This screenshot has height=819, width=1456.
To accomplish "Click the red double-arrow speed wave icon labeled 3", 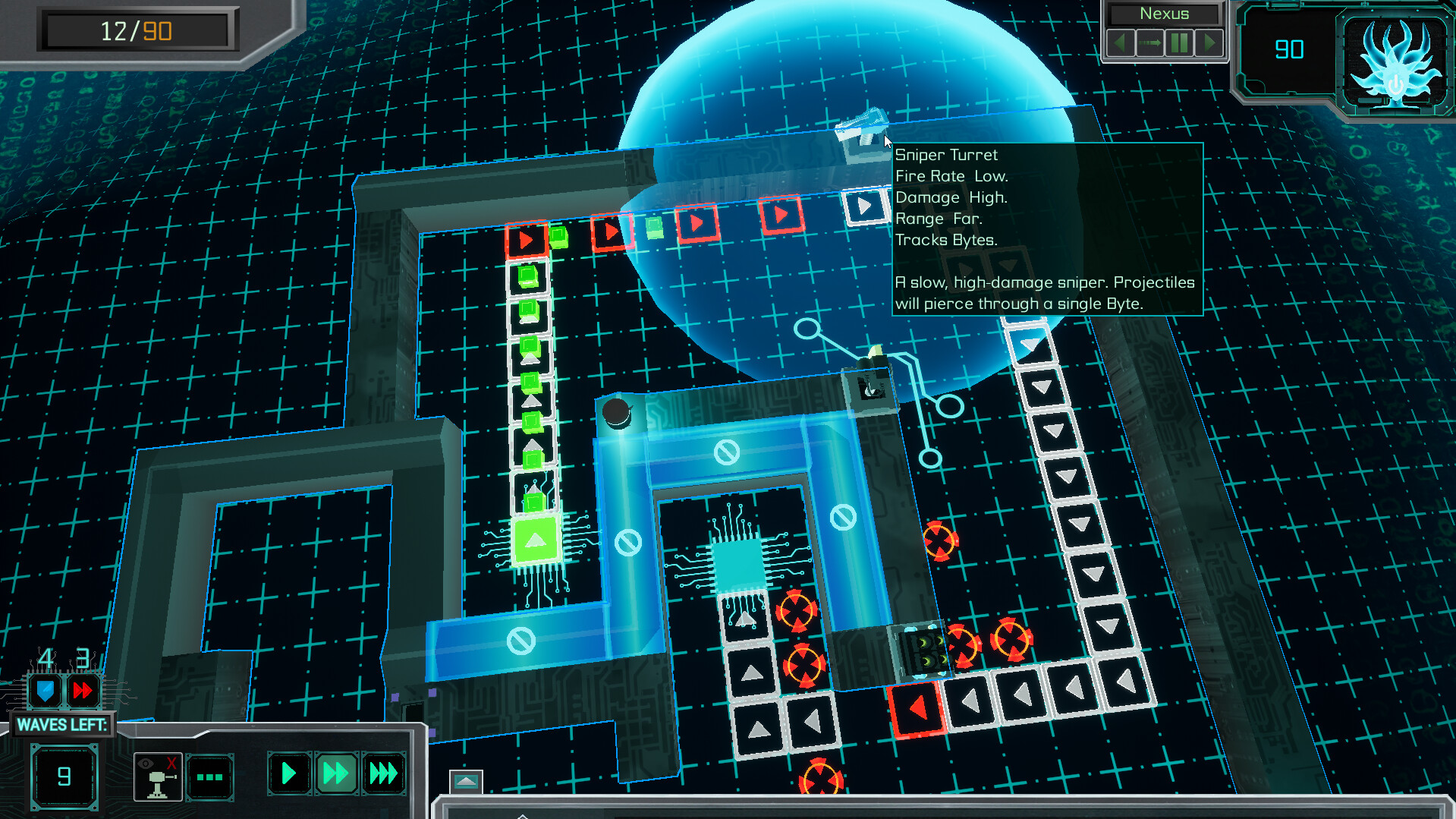I will pos(83,690).
